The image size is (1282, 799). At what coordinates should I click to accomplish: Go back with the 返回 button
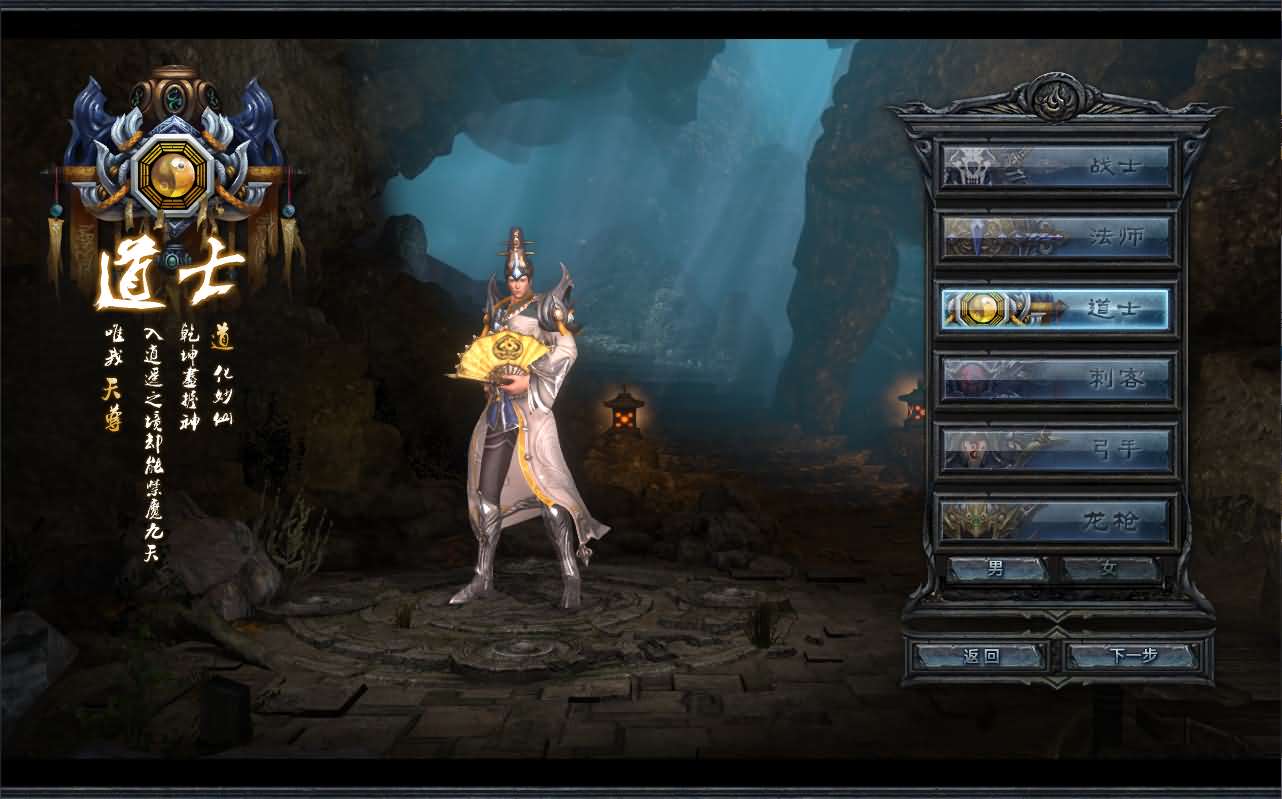point(981,656)
